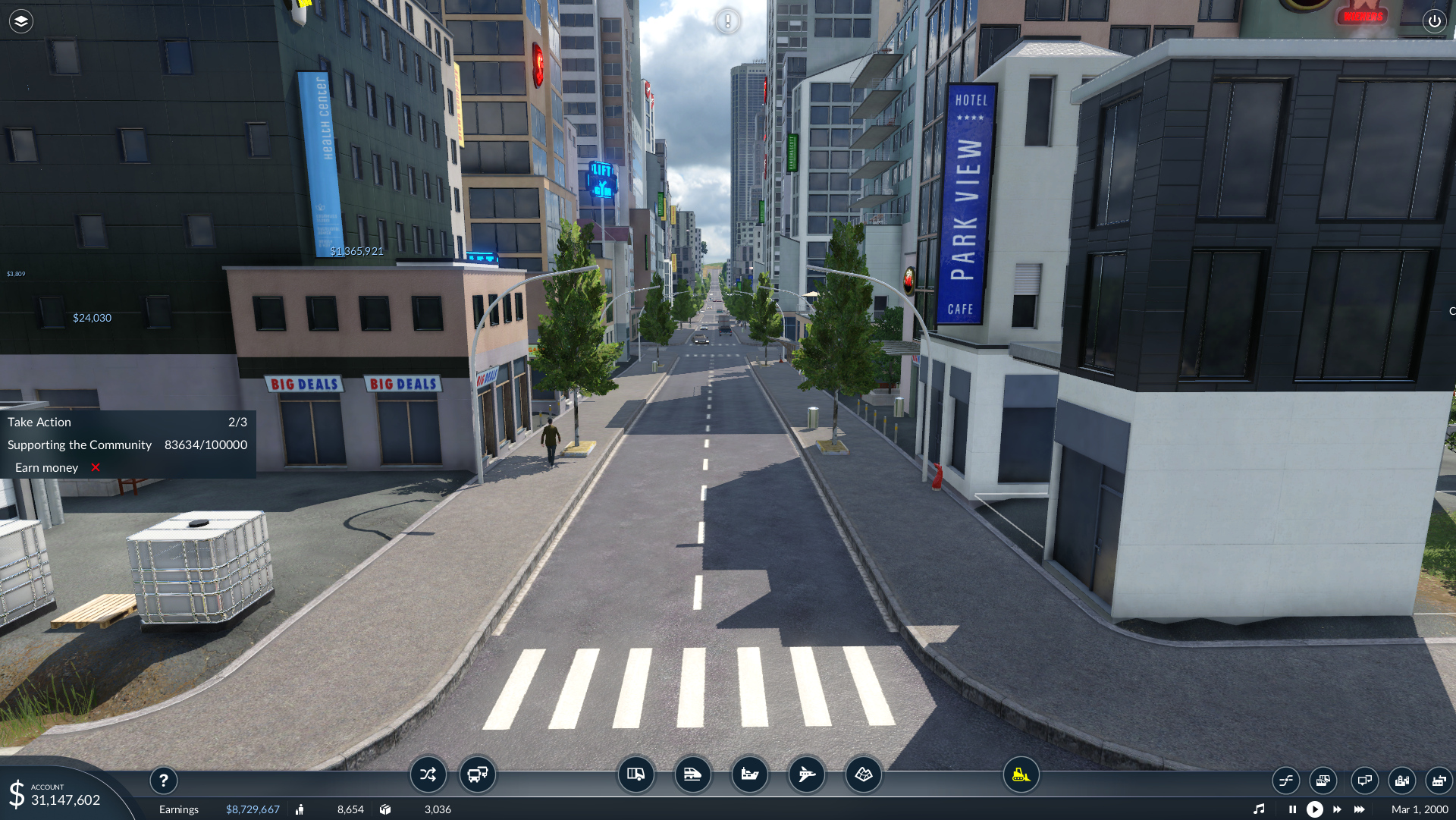This screenshot has width=1456, height=820.
Task: Set game speed to triple fast forward
Action: tap(1360, 809)
